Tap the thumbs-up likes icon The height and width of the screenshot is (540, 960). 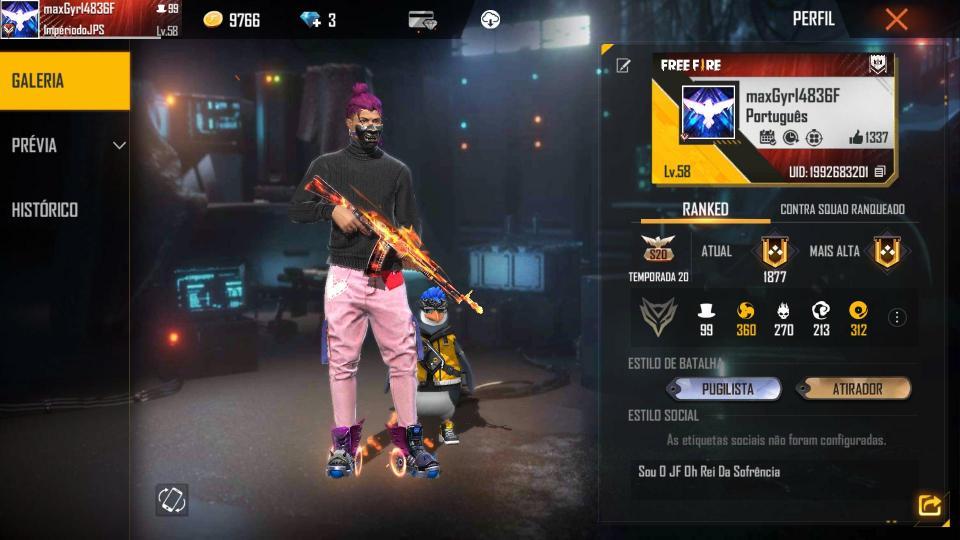point(855,138)
